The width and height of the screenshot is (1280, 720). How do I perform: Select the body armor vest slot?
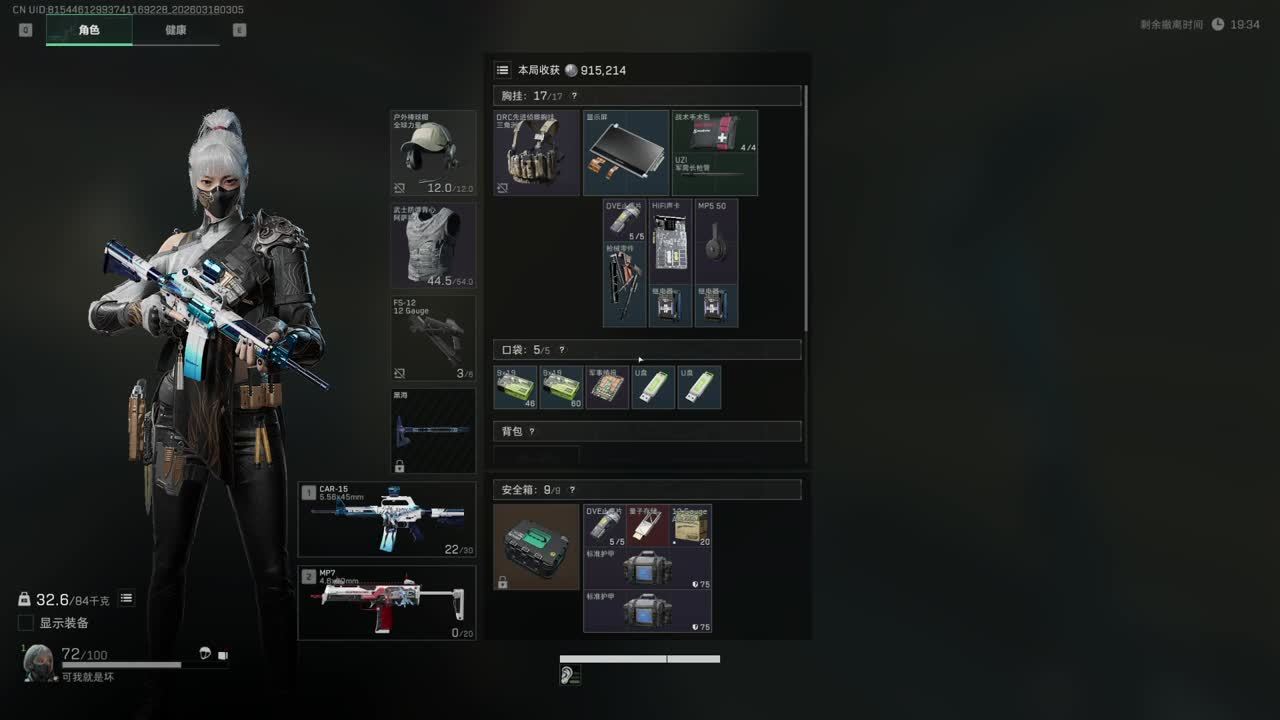(433, 245)
